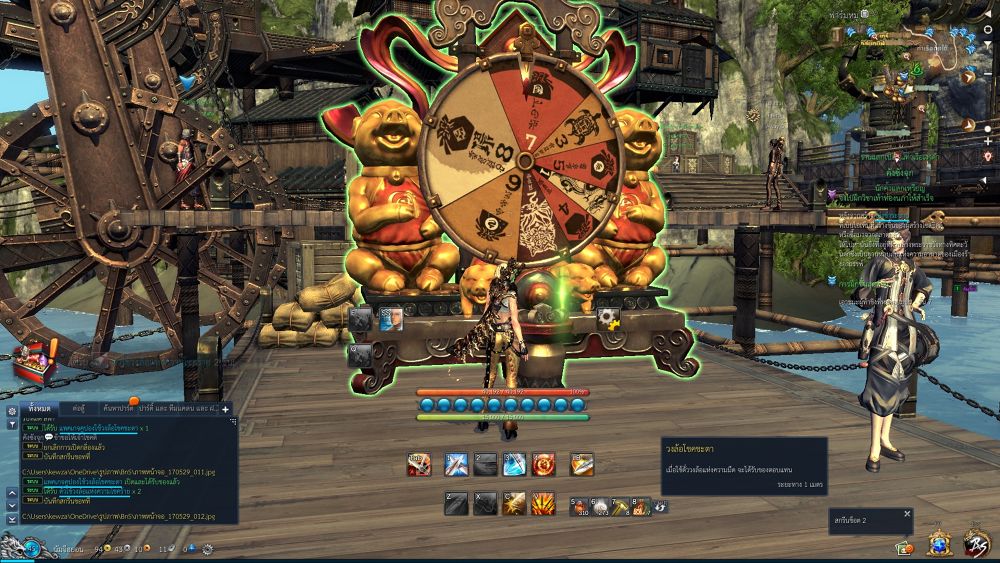
Task: Add a new chat tab with plus
Action: (x=226, y=409)
